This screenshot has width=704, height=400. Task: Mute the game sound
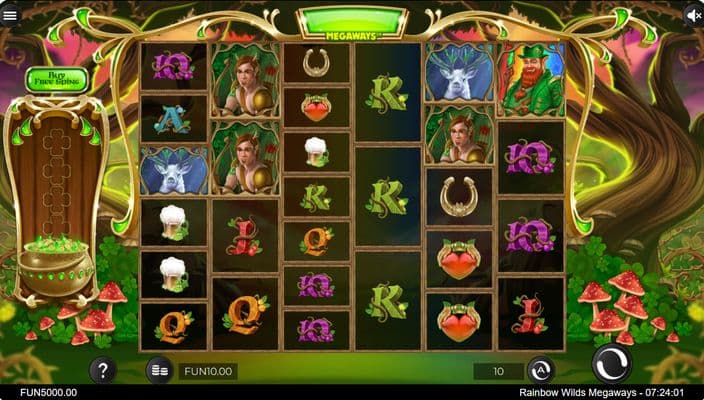(x=692, y=15)
